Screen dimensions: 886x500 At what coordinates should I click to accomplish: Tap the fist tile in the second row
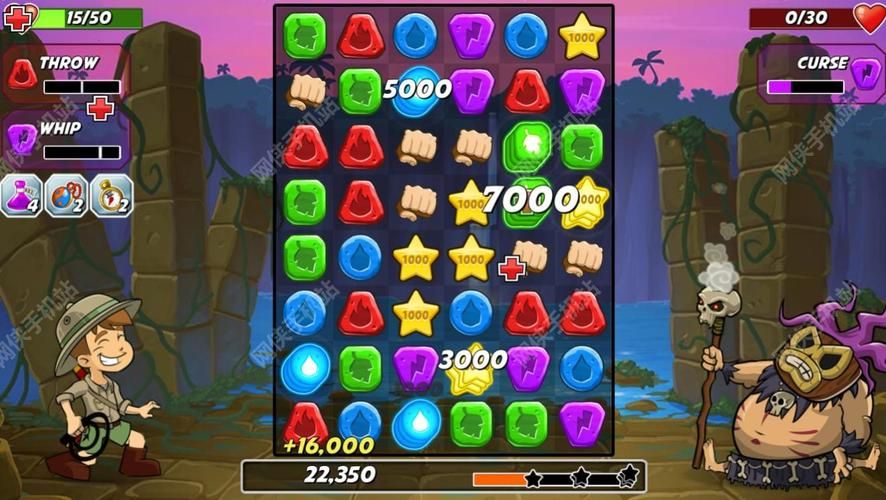click(305, 91)
